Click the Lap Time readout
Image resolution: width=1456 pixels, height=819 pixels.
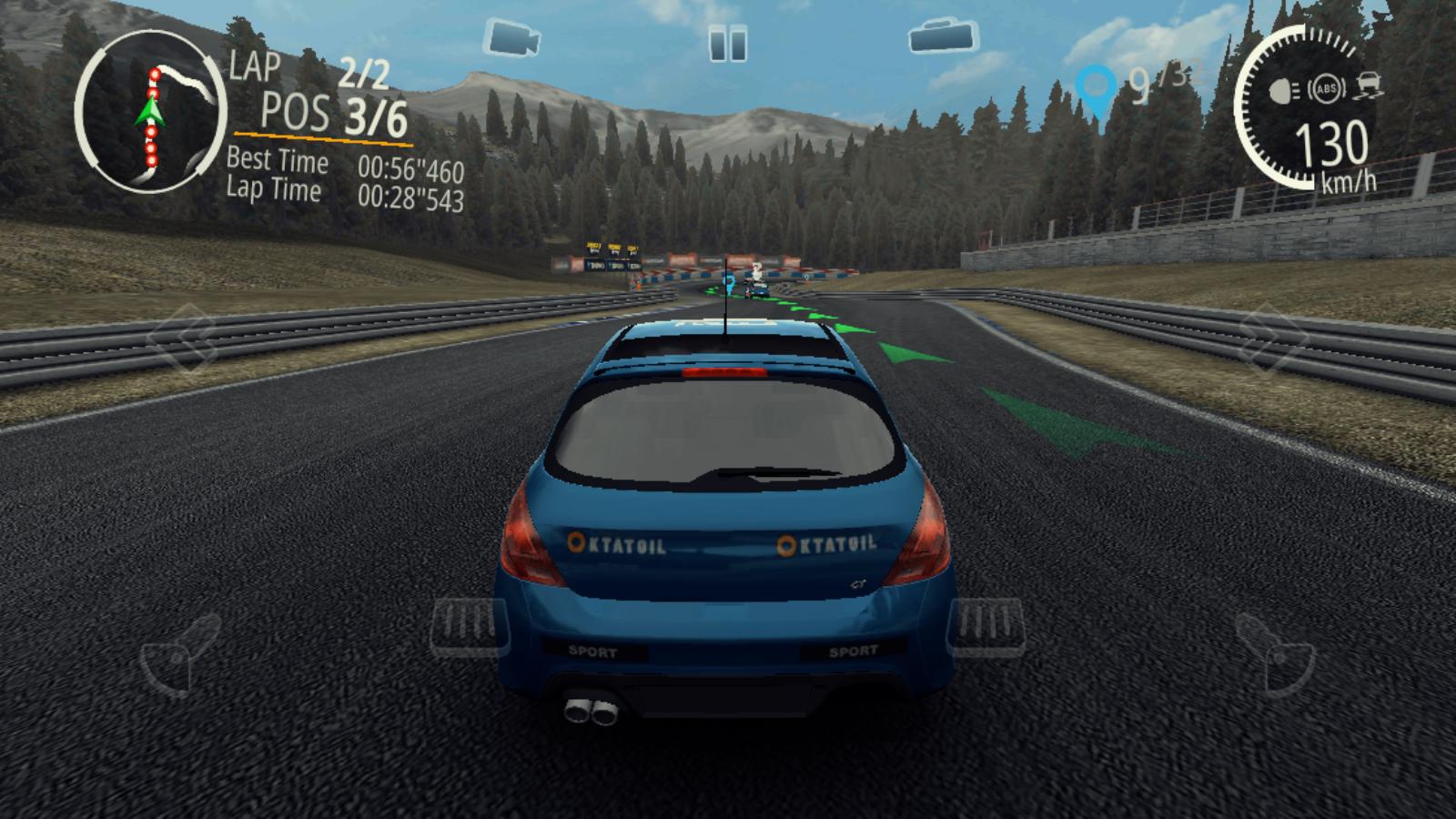344,193
